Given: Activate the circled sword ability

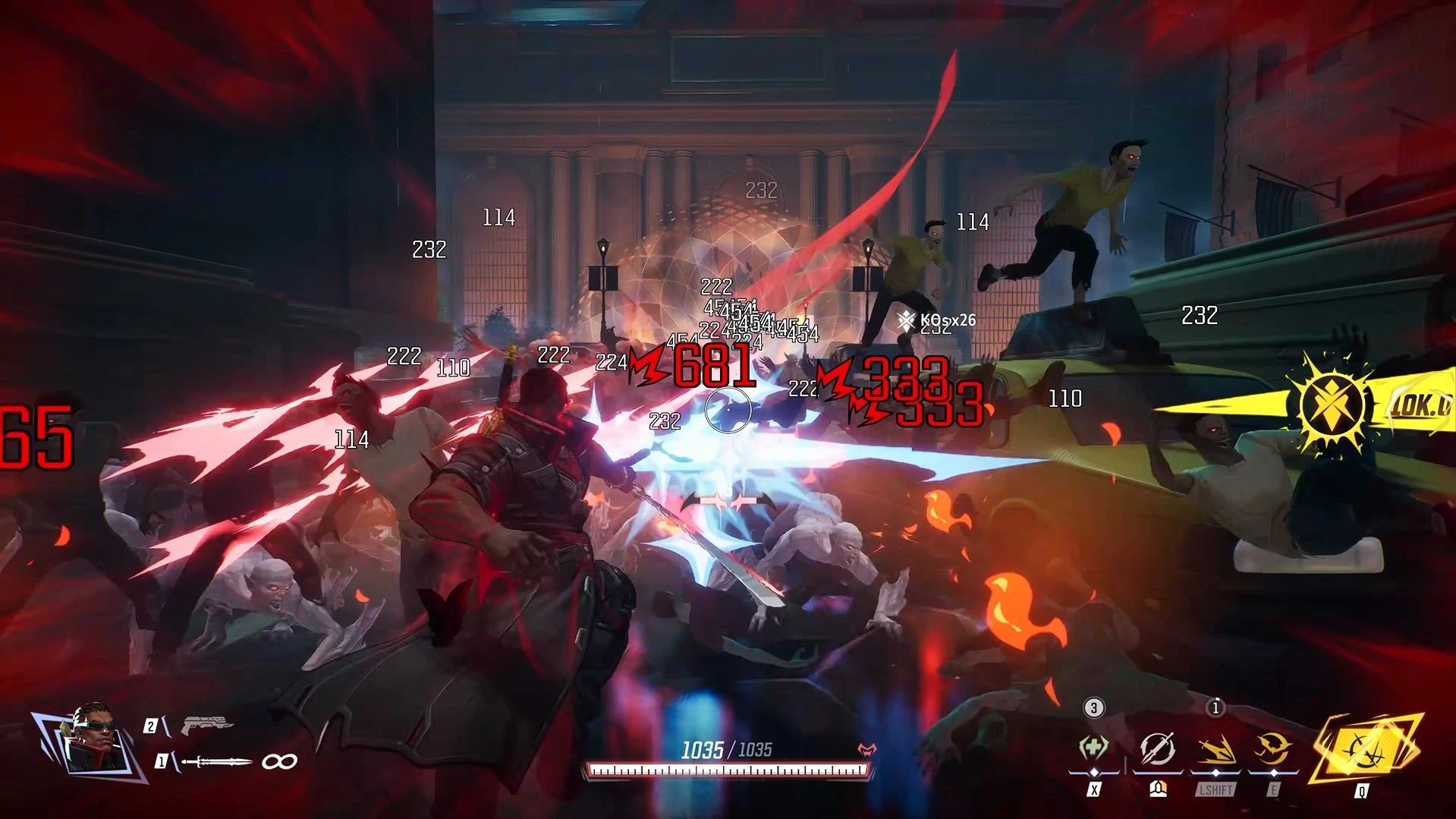Looking at the screenshot, I should pos(1157,749).
